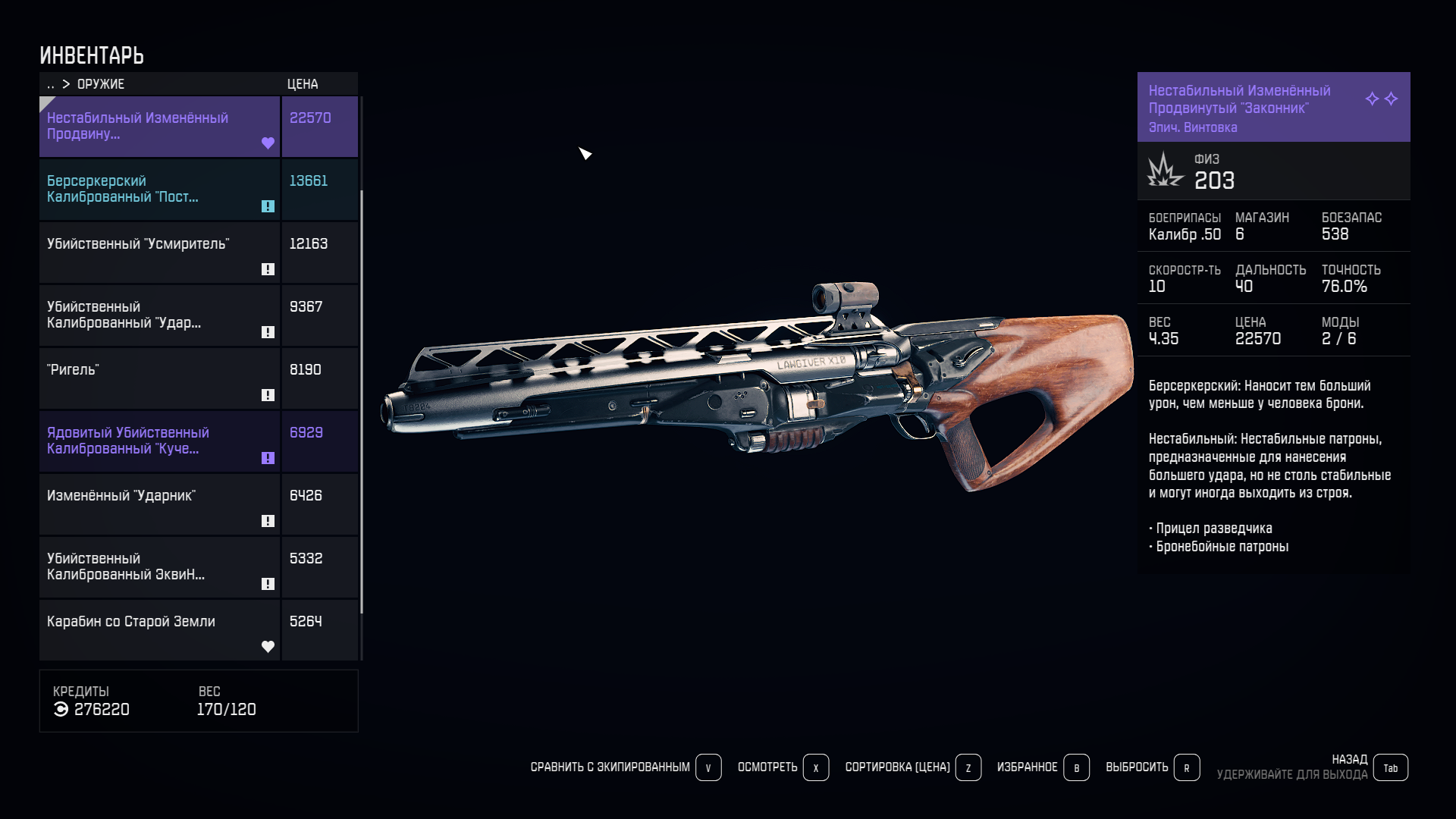Viewport: 1456px width, 819px height.
Task: Select Карабин со Старой Земли
Action: point(159,630)
